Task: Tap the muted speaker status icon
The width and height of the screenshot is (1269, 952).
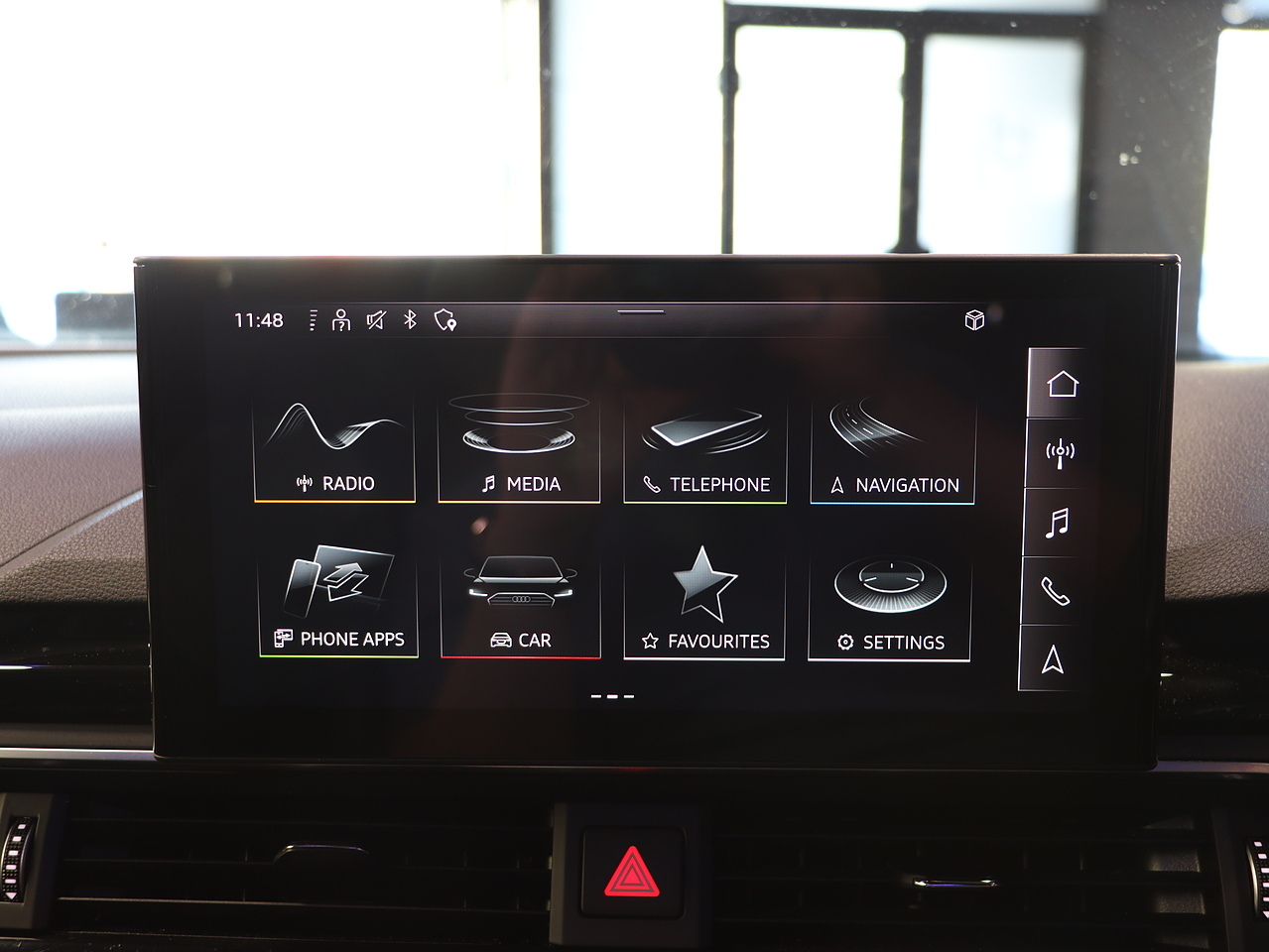Action: tap(376, 320)
